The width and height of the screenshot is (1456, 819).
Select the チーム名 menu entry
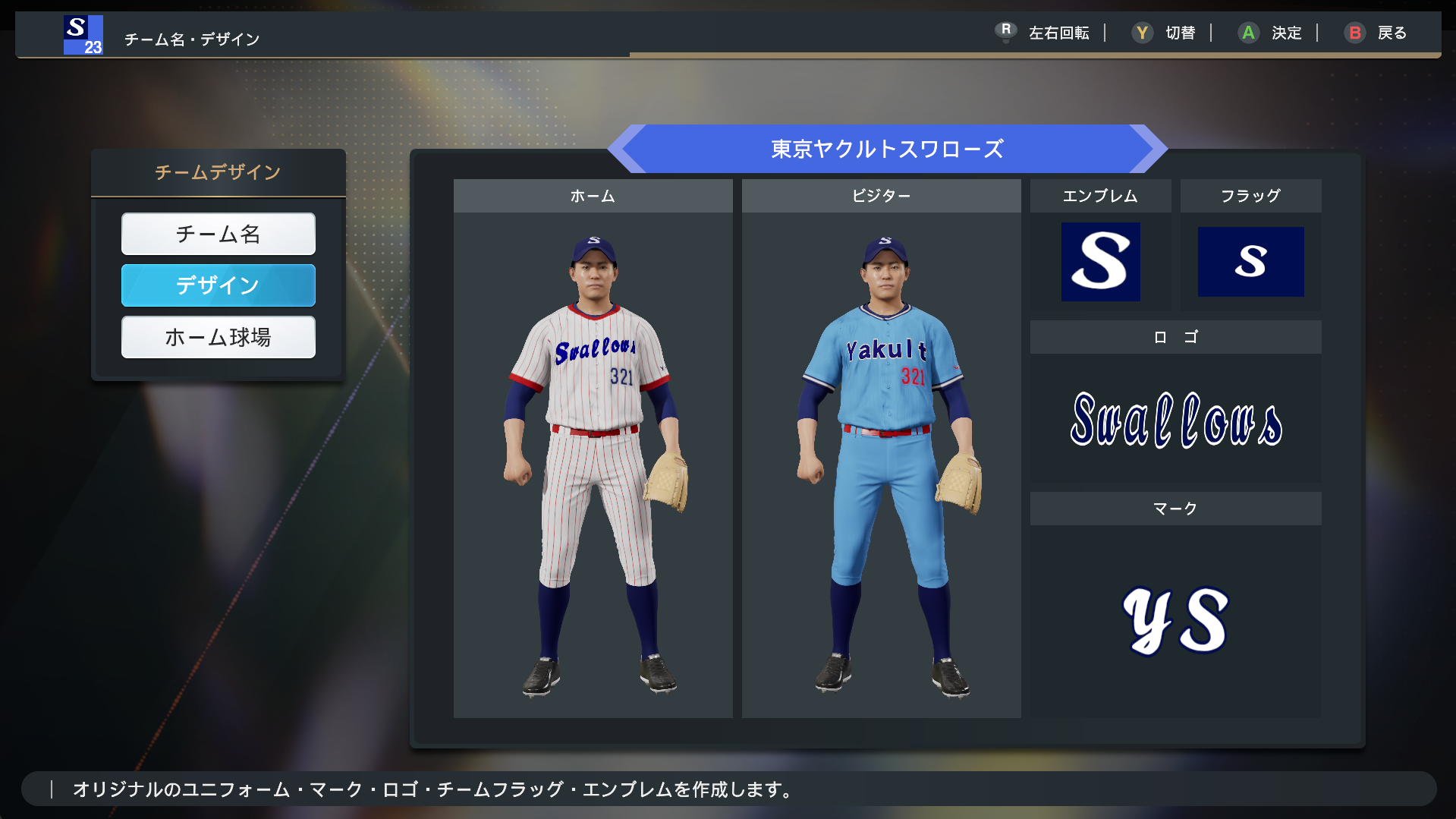tap(218, 234)
